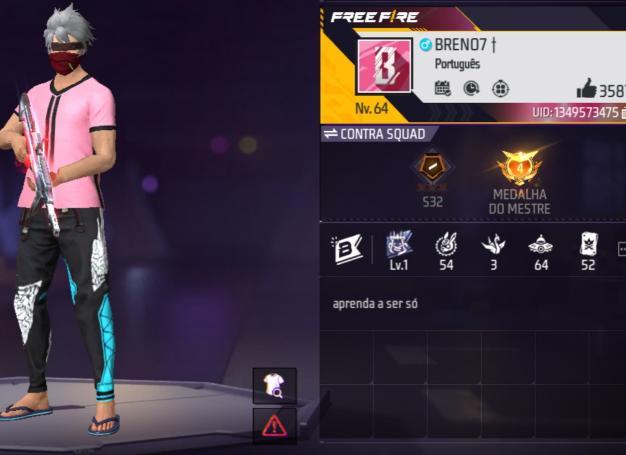Open the outfit inspect shirt button

[x=273, y=385]
